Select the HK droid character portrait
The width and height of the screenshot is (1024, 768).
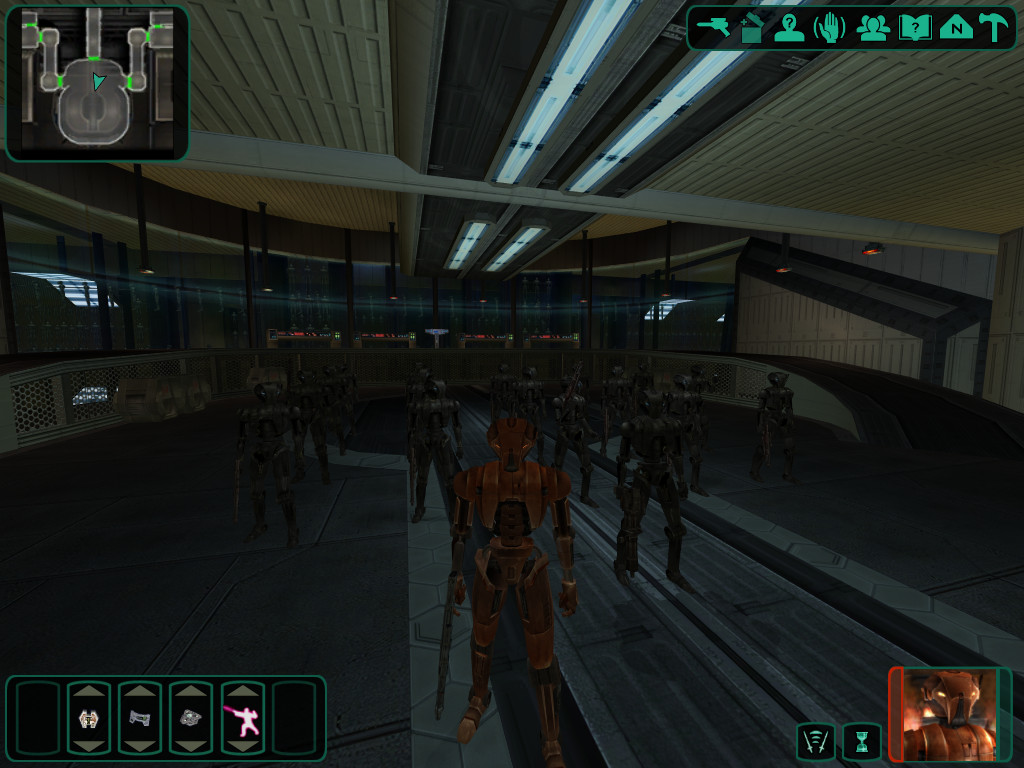[949, 715]
